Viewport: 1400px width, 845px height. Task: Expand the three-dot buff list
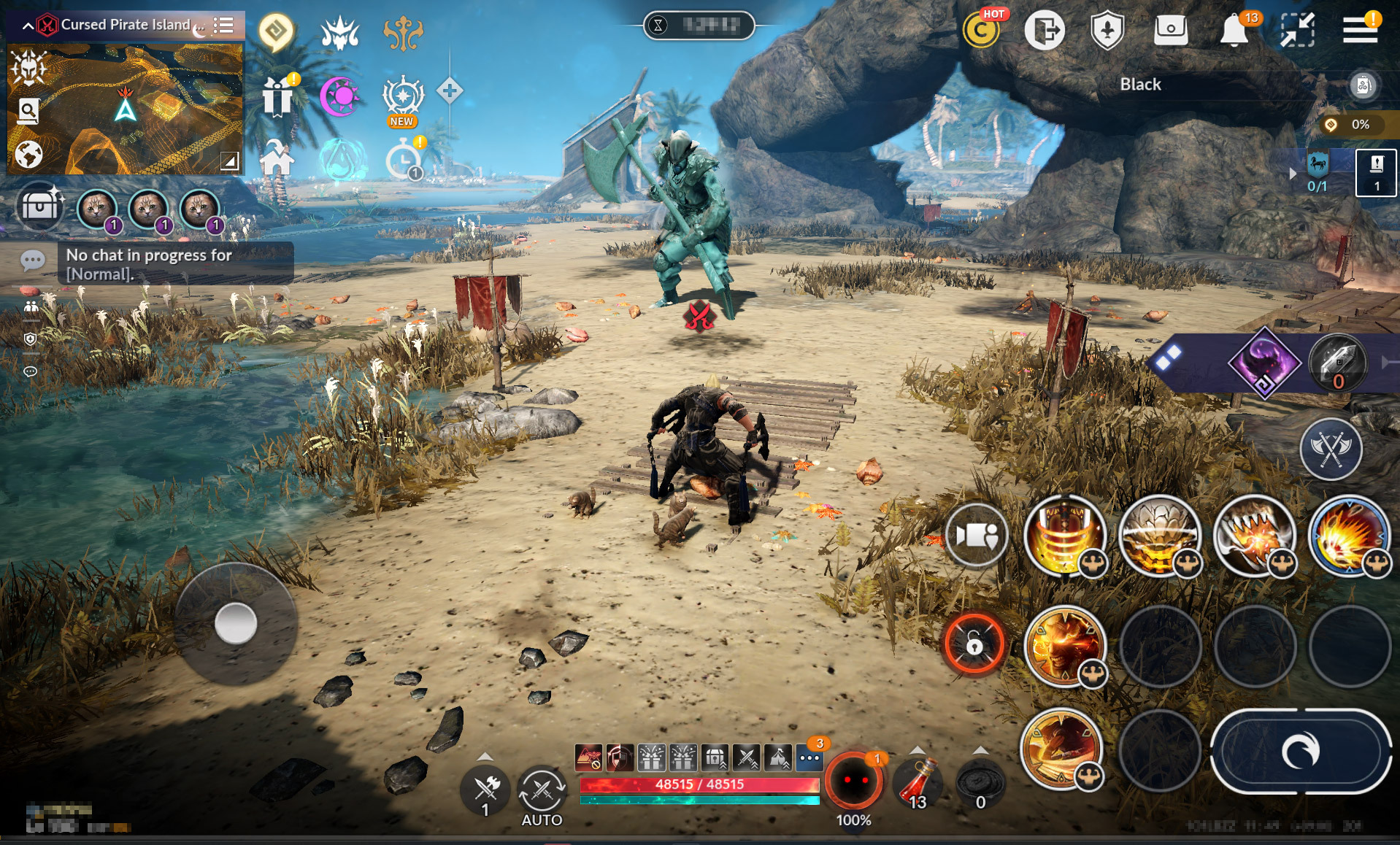809,758
